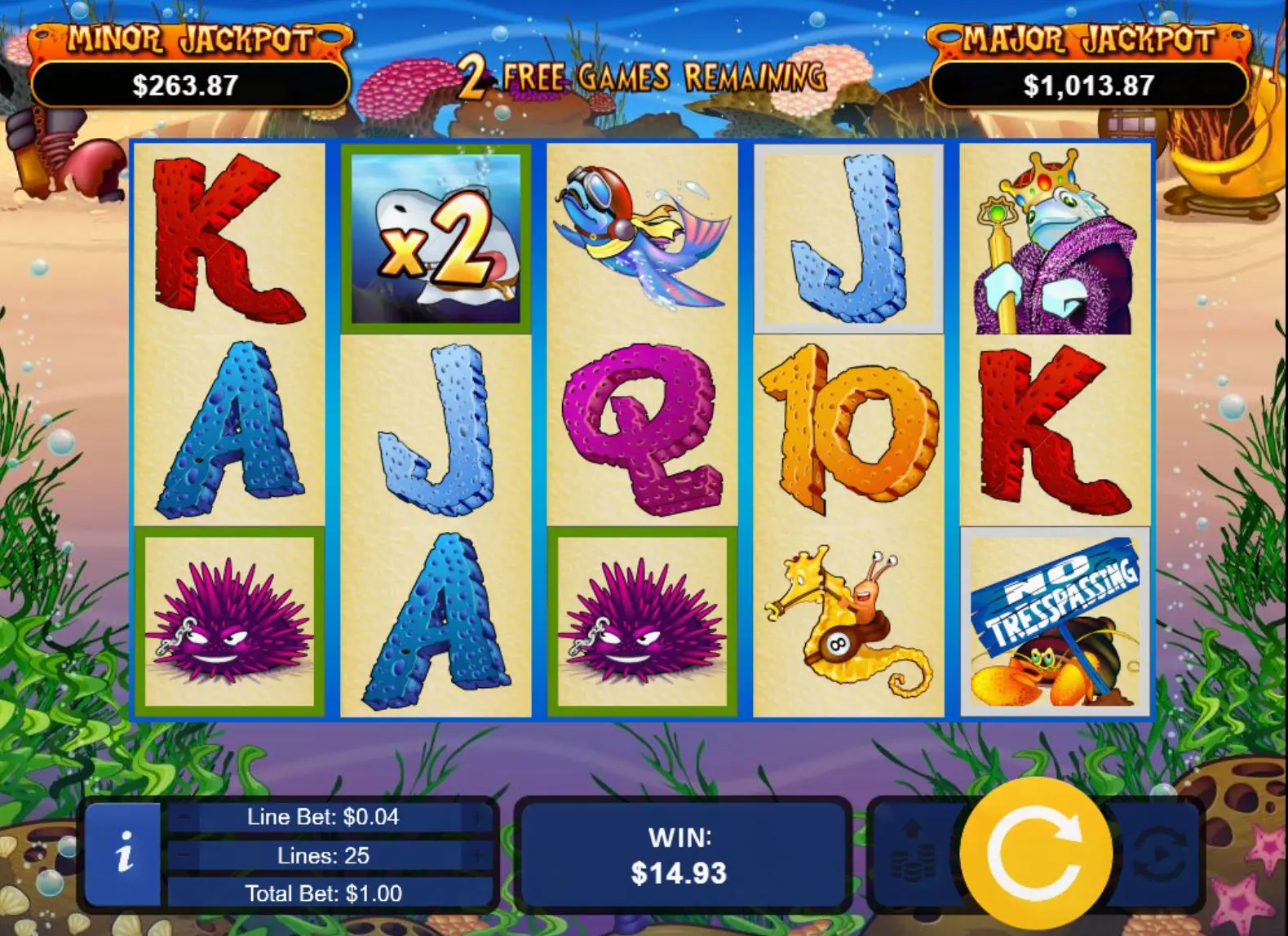Reduce the number of Lines
Image resolution: width=1288 pixels, height=936 pixels.
pos(184,855)
